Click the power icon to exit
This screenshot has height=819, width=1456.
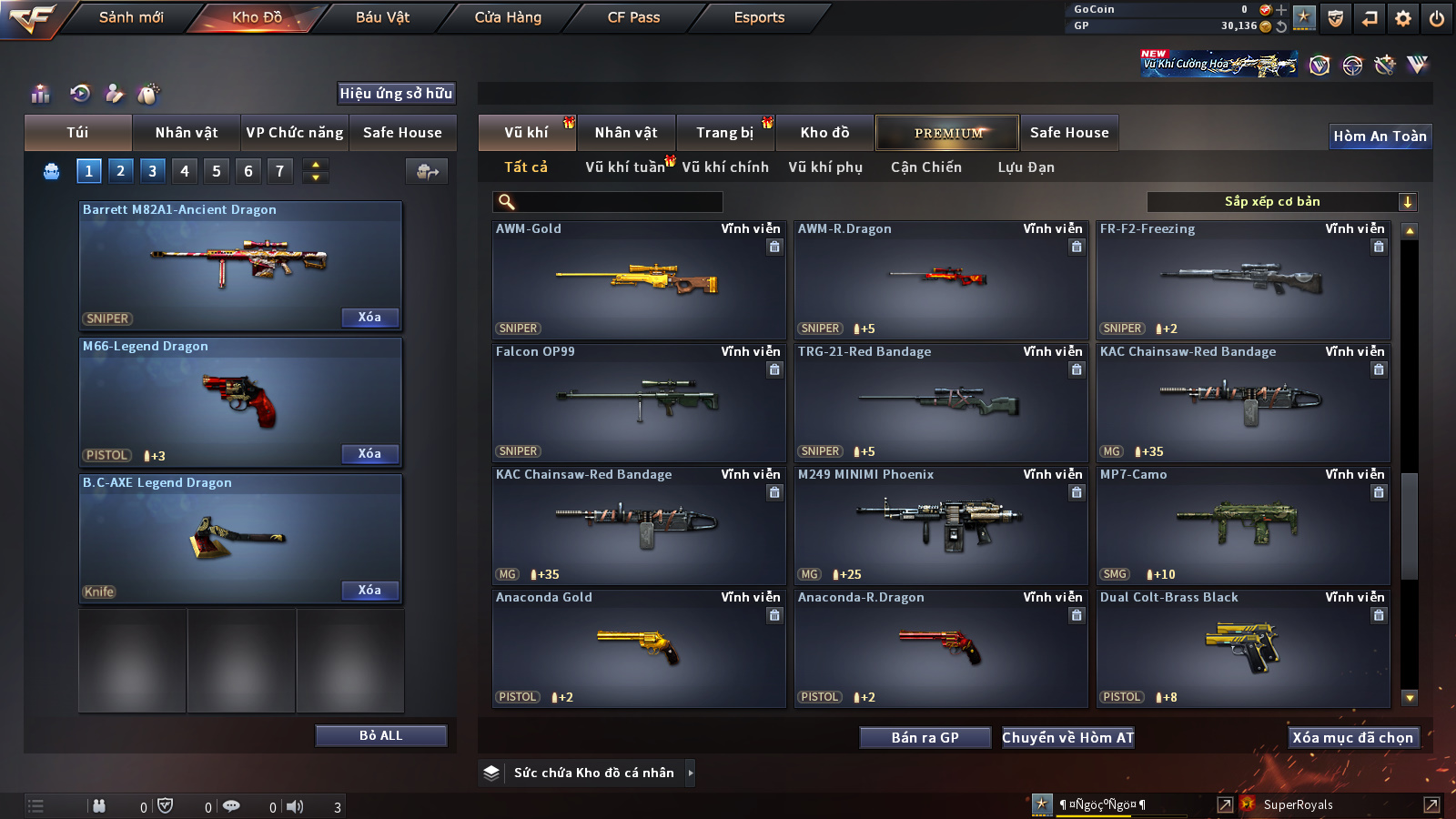point(1437,17)
